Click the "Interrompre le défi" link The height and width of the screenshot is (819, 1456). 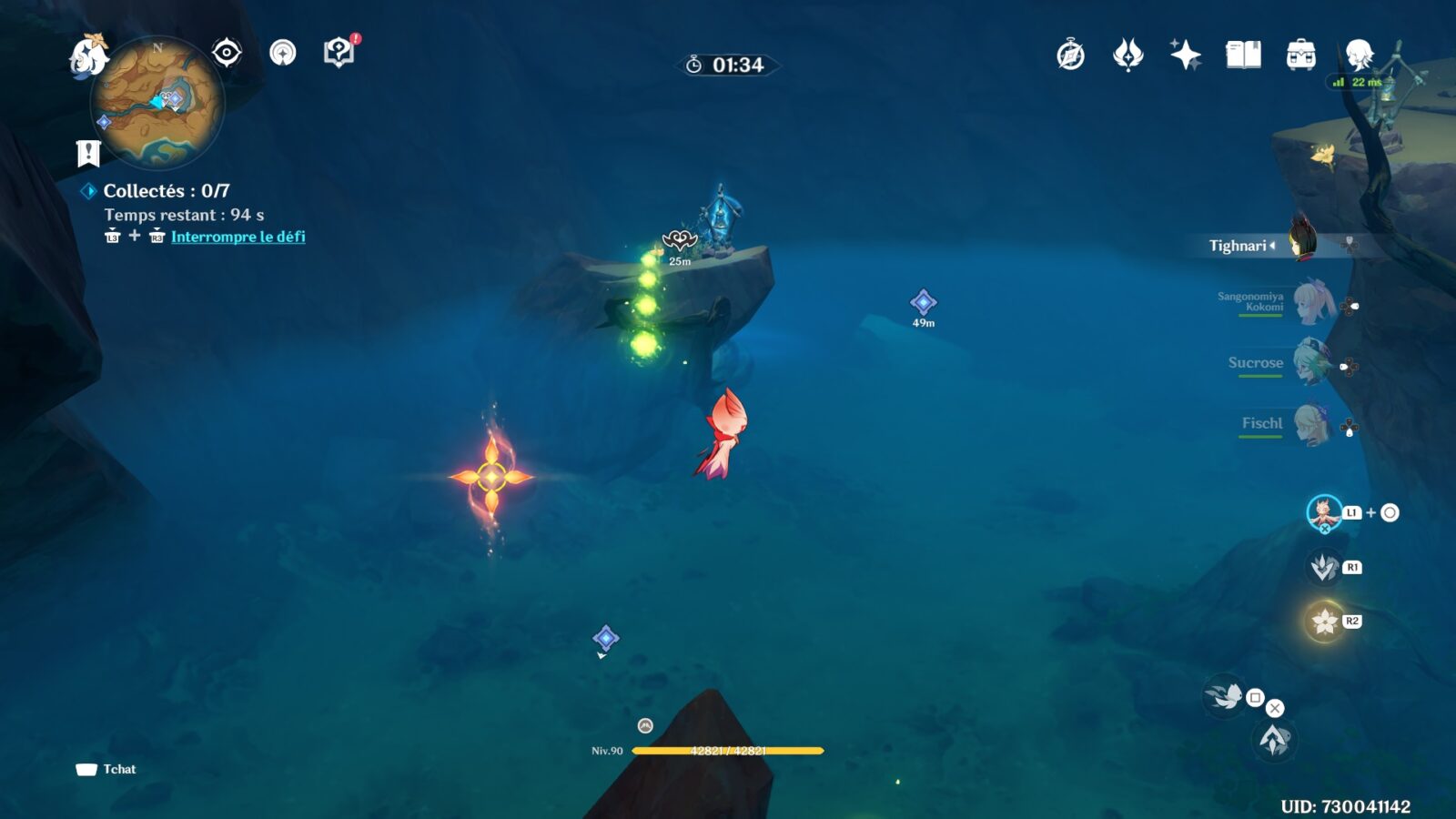tap(238, 237)
